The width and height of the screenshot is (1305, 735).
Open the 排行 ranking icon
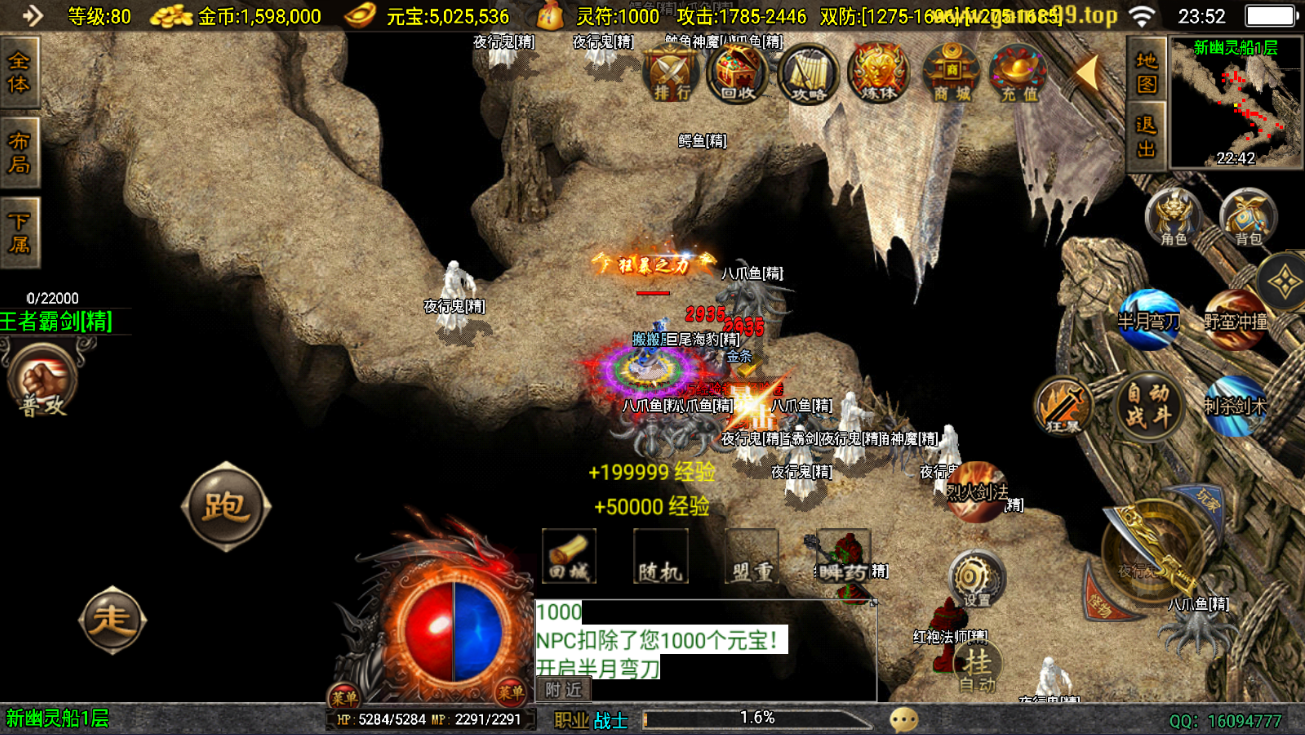pyautogui.click(x=672, y=72)
